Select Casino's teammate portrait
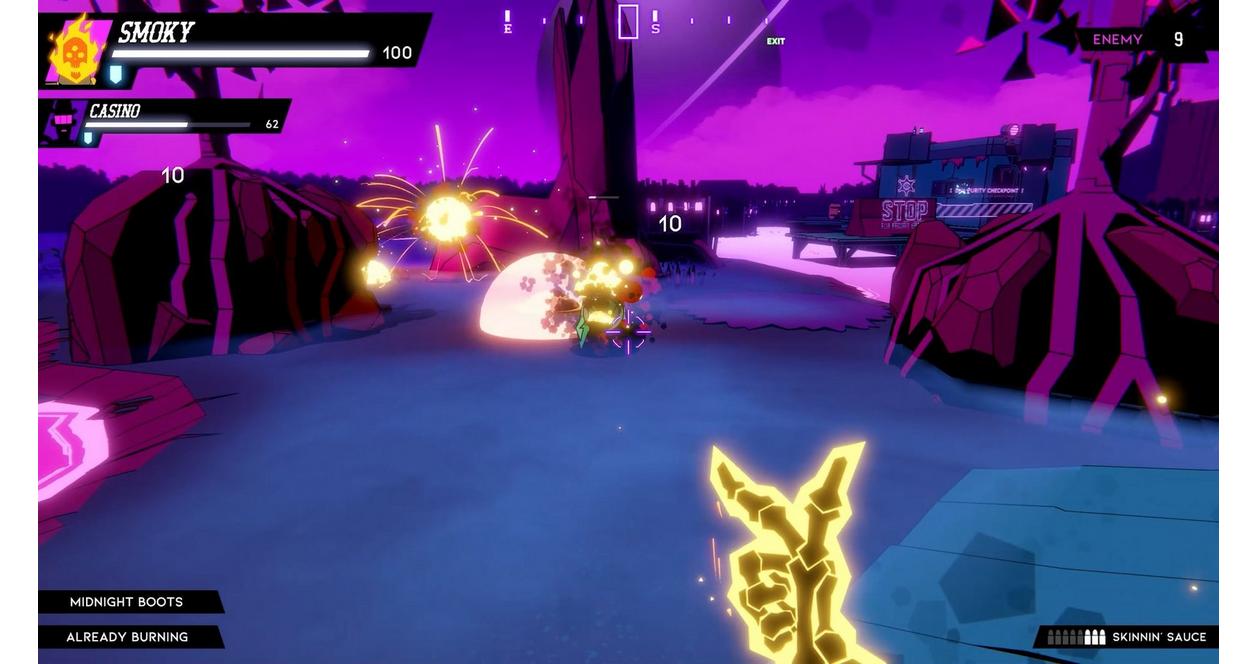The height and width of the screenshot is (664, 1256). click(64, 122)
